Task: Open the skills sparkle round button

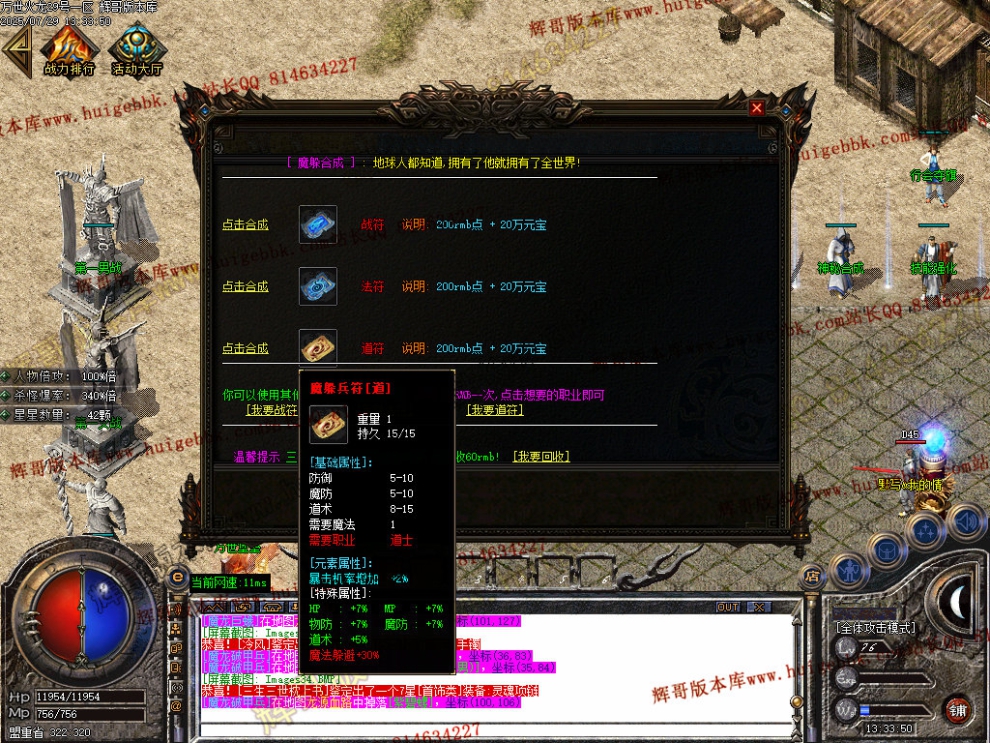Action: [x=926, y=530]
